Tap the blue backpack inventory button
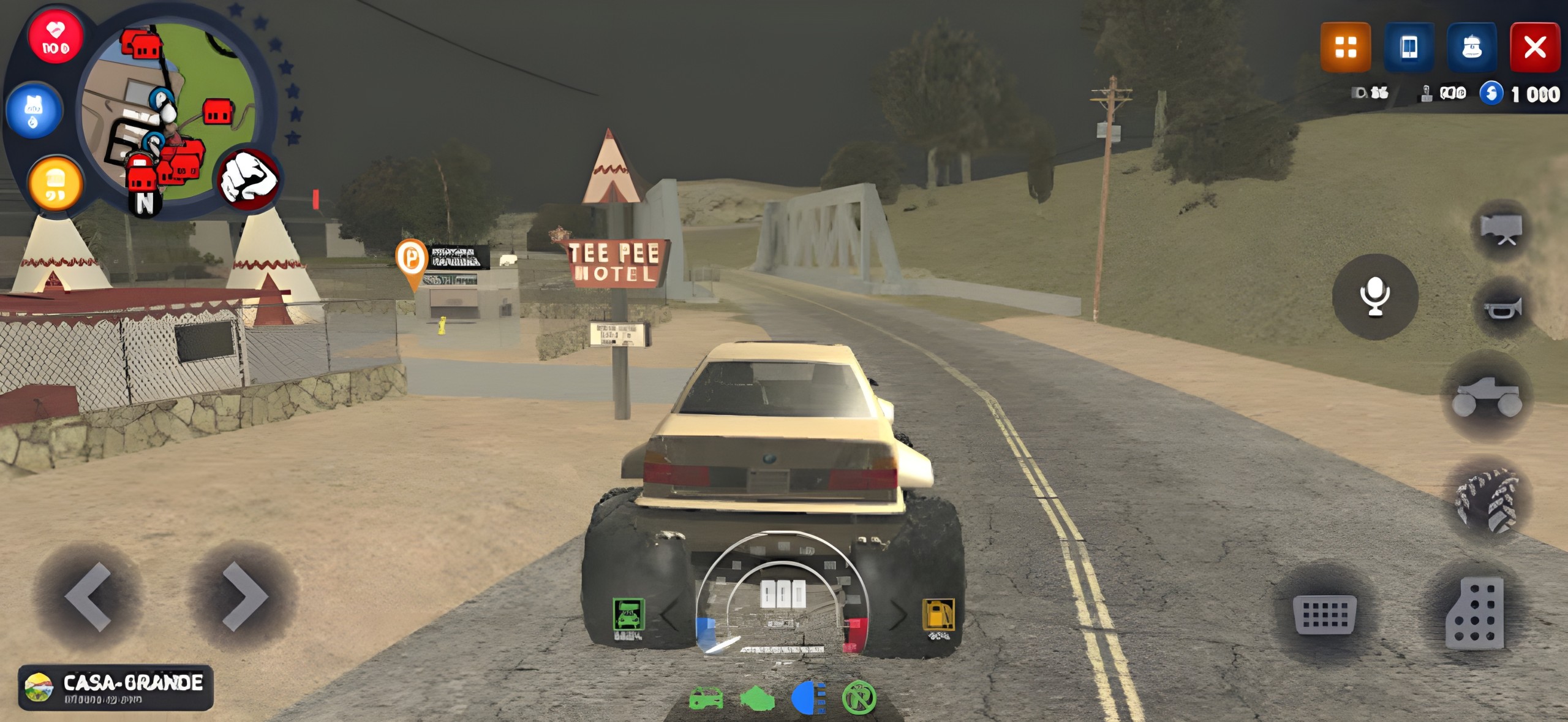Viewport: 1568px width, 722px height. (x=1472, y=47)
